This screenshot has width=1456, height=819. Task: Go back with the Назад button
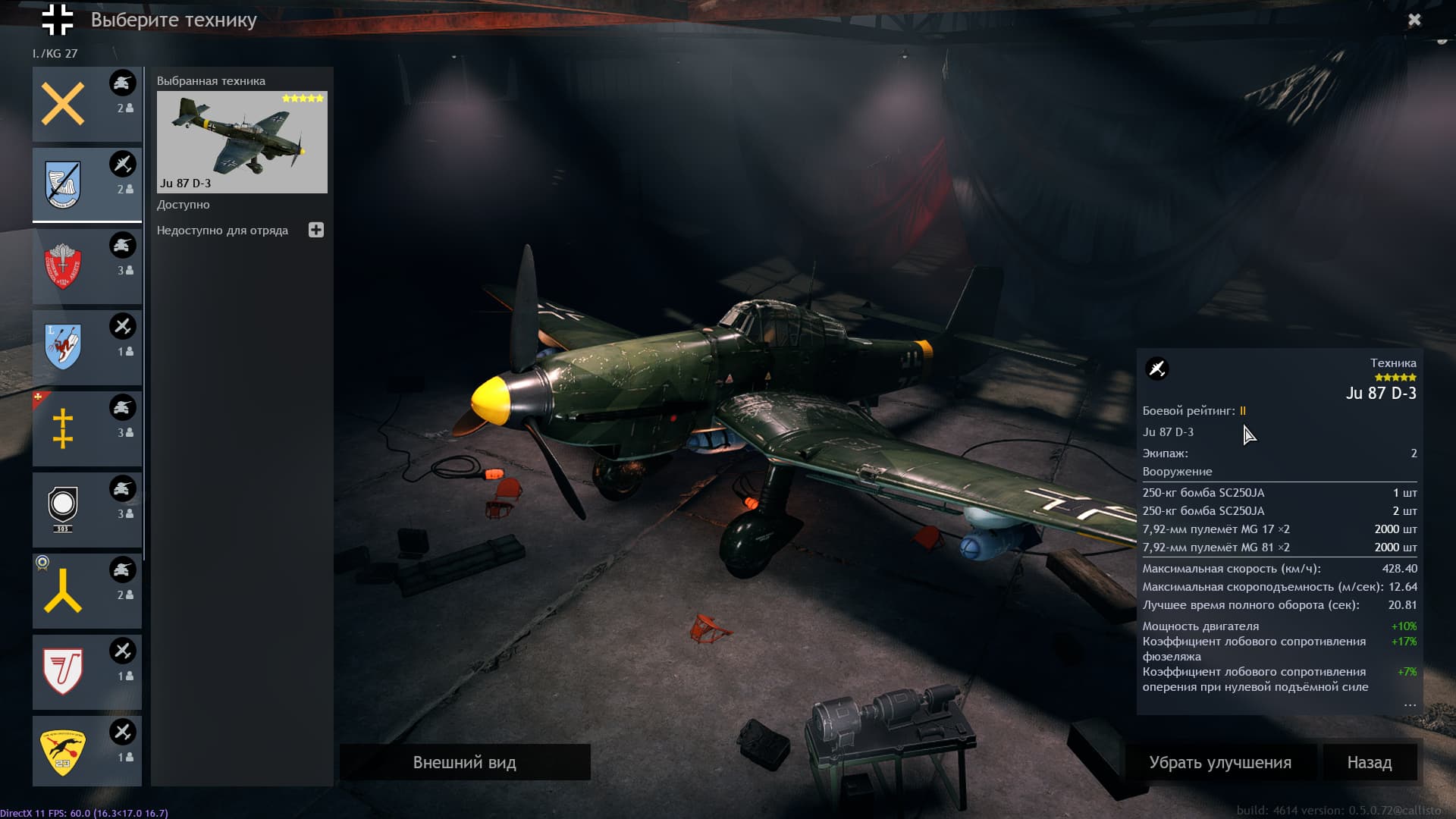click(x=1369, y=762)
